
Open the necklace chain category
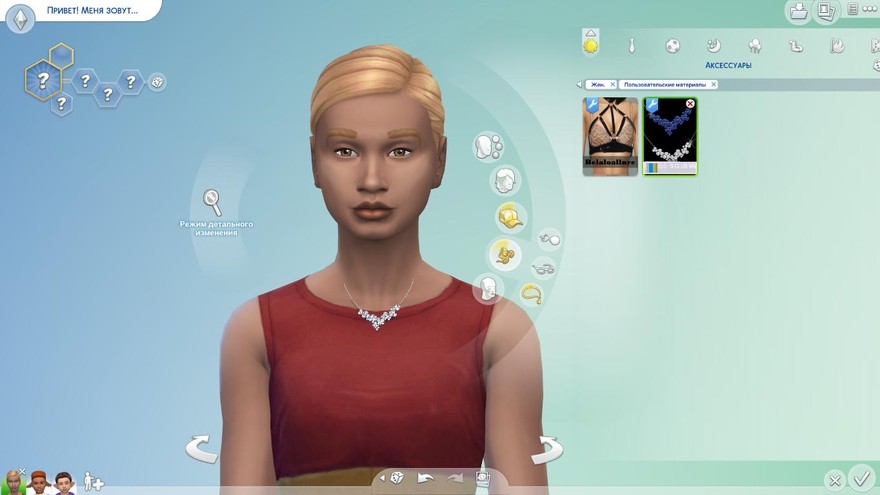530,293
